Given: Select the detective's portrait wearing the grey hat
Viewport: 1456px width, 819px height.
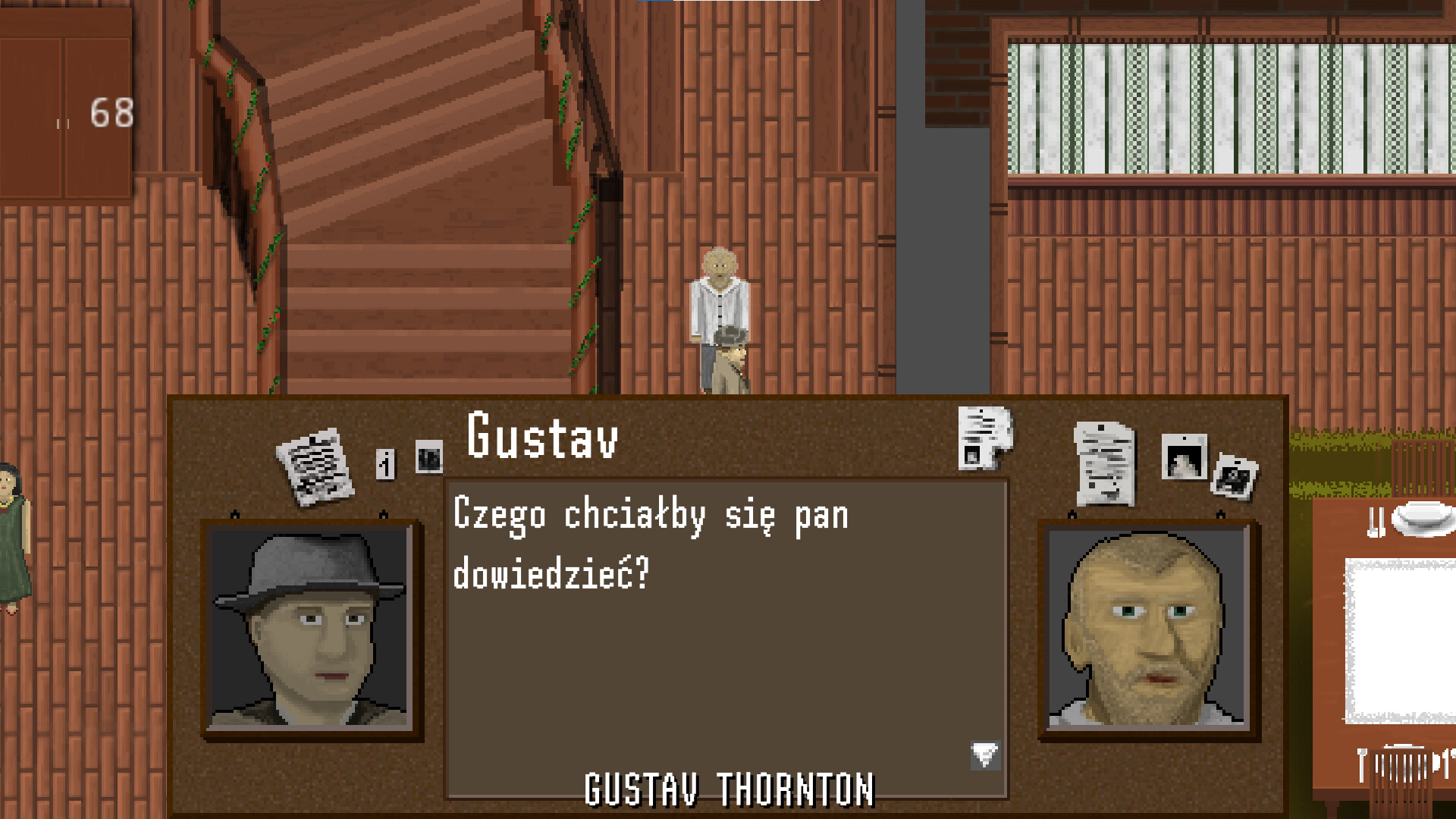Looking at the screenshot, I should point(310,629).
